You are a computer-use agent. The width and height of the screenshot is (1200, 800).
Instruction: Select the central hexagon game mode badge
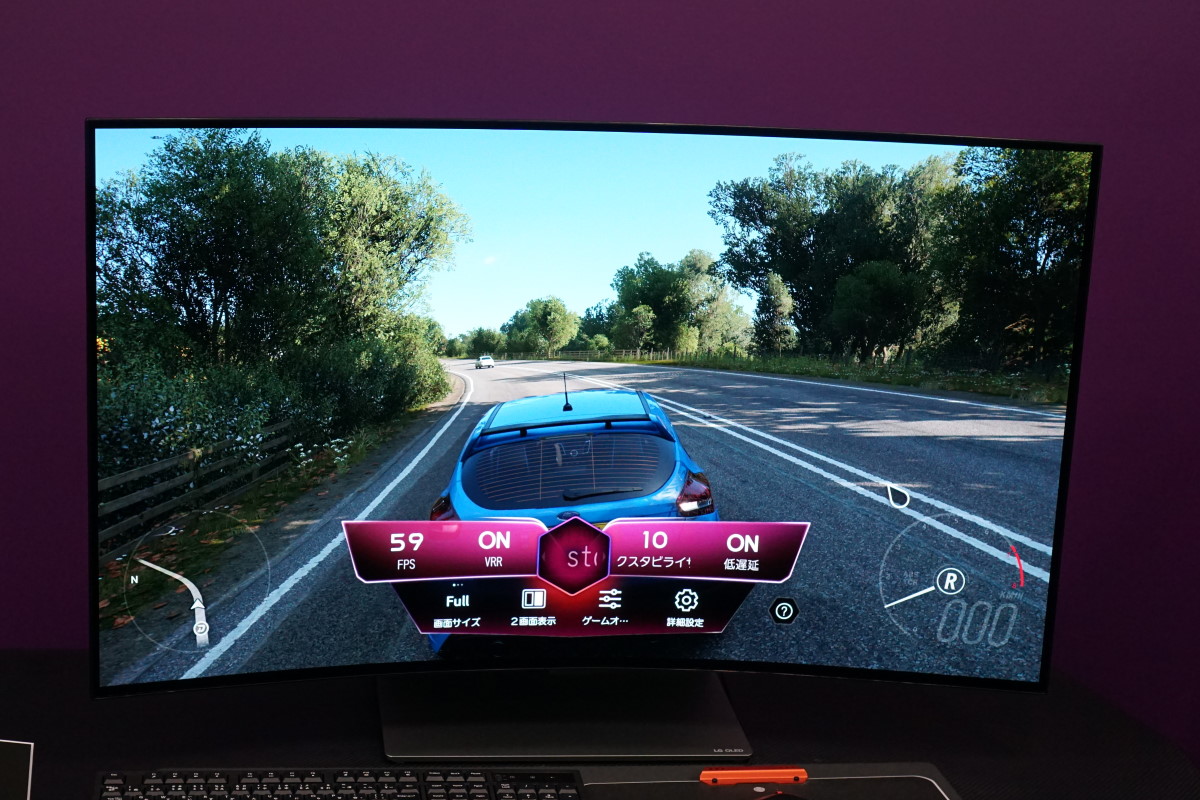[x=574, y=556]
